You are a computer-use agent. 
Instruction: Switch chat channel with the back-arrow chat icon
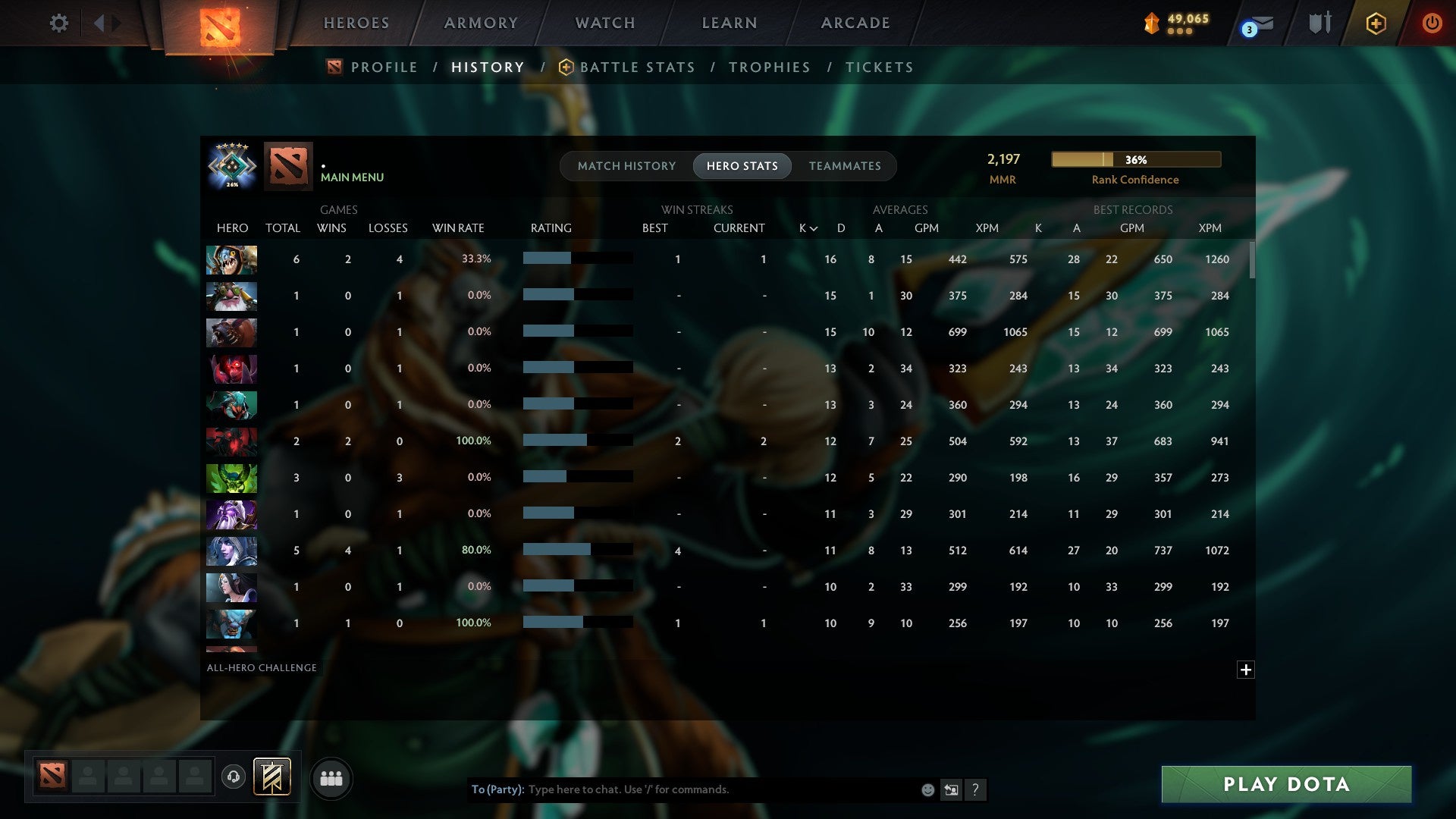[x=952, y=789]
